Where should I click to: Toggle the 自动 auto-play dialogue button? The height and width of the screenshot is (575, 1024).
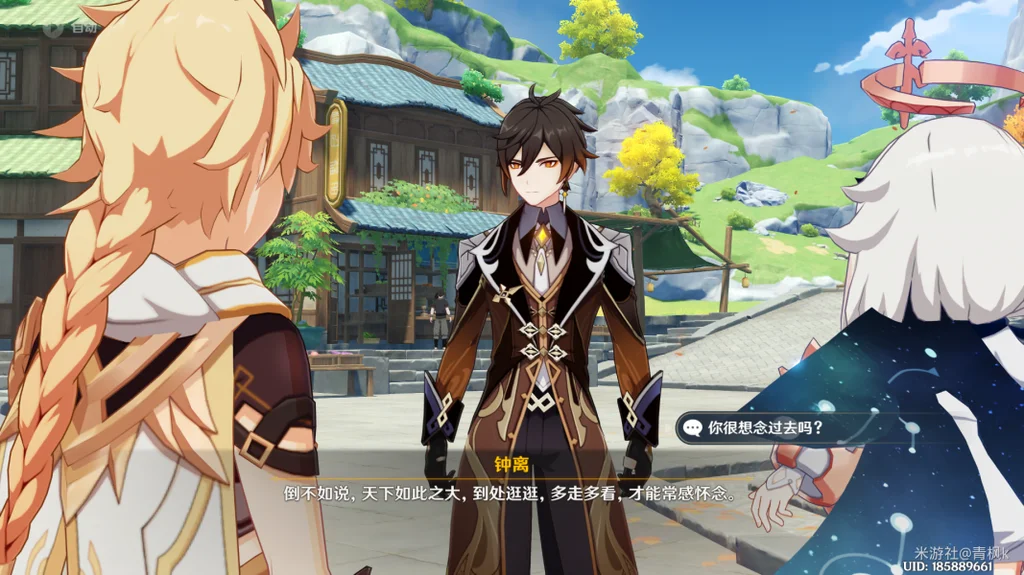point(70,28)
